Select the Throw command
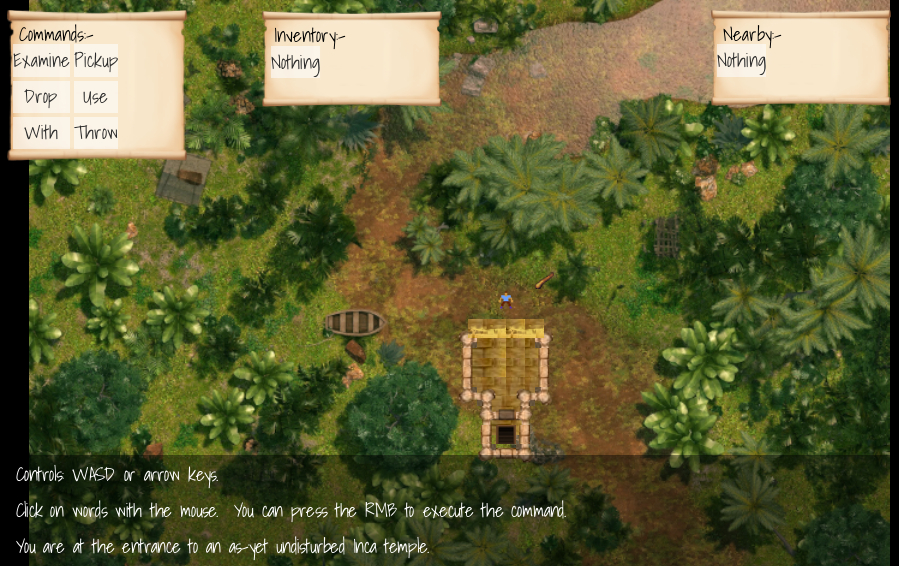Viewport: 899px width, 566px height. (96, 133)
